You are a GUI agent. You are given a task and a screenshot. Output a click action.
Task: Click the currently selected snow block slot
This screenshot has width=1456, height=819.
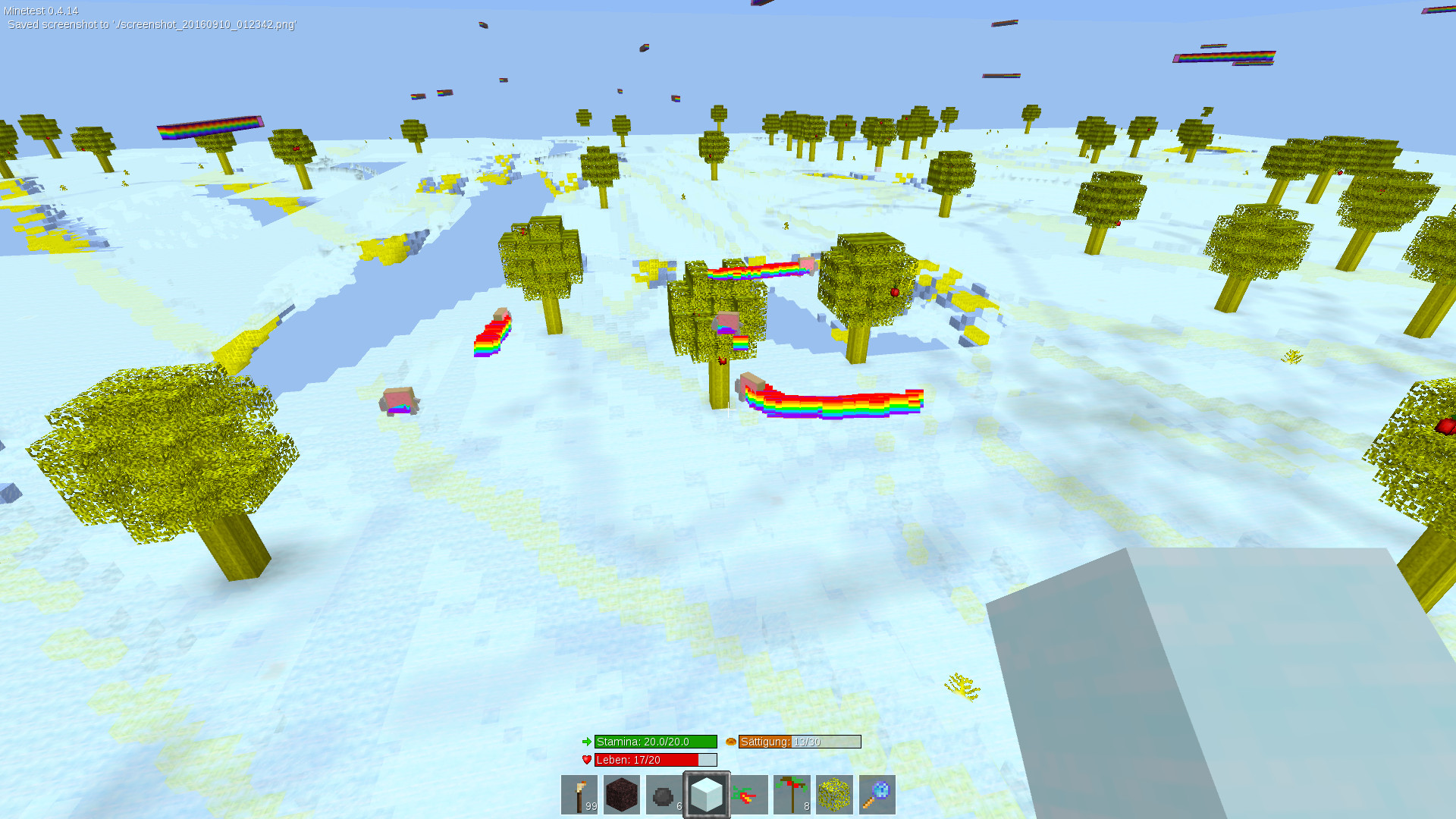point(707,794)
